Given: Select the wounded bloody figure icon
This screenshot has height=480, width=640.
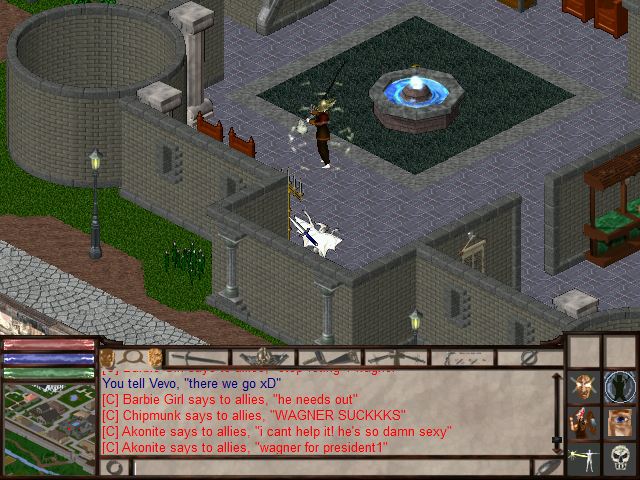Looking at the screenshot, I should (584, 422).
